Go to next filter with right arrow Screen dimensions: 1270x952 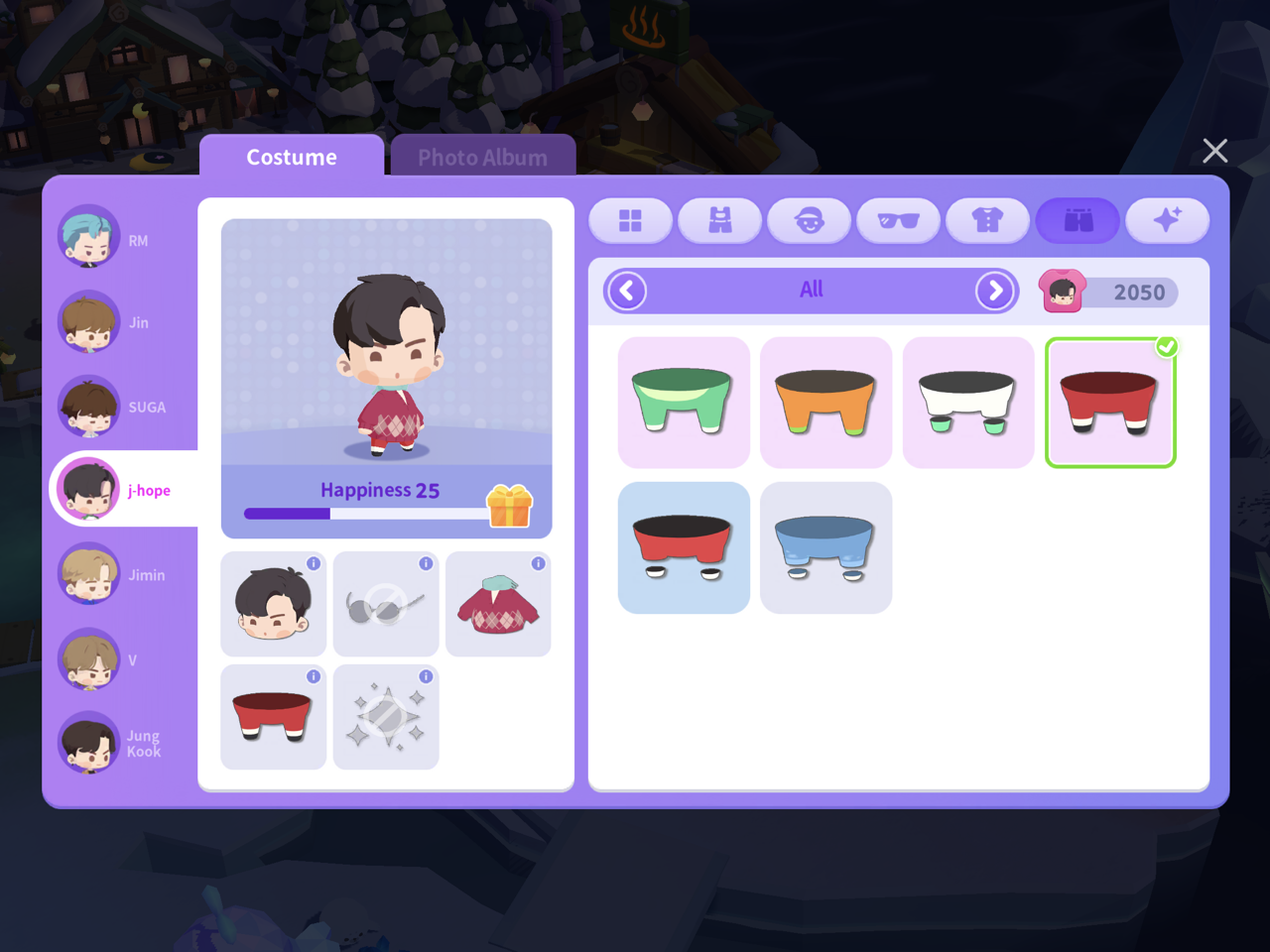(994, 291)
